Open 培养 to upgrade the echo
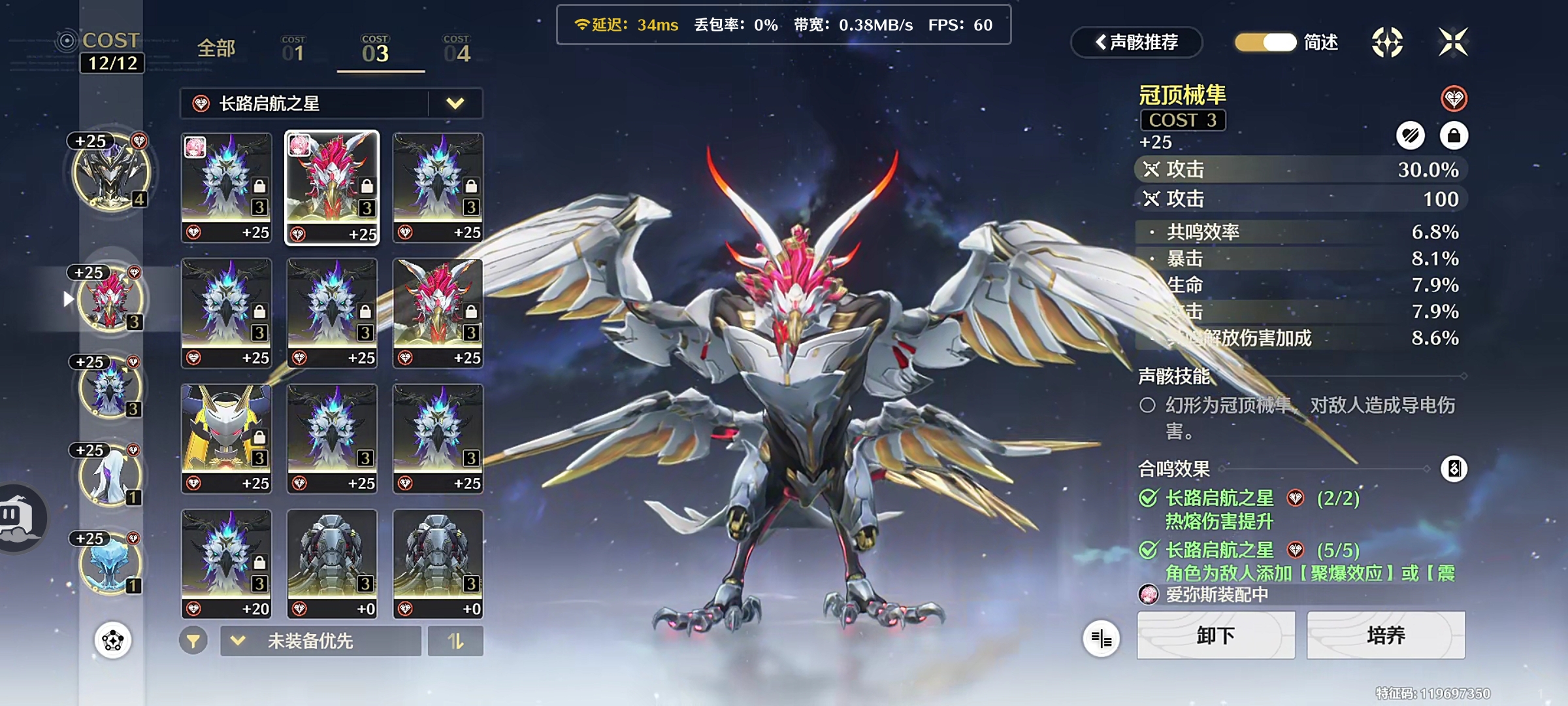The height and width of the screenshot is (706, 1568). pos(1385,635)
